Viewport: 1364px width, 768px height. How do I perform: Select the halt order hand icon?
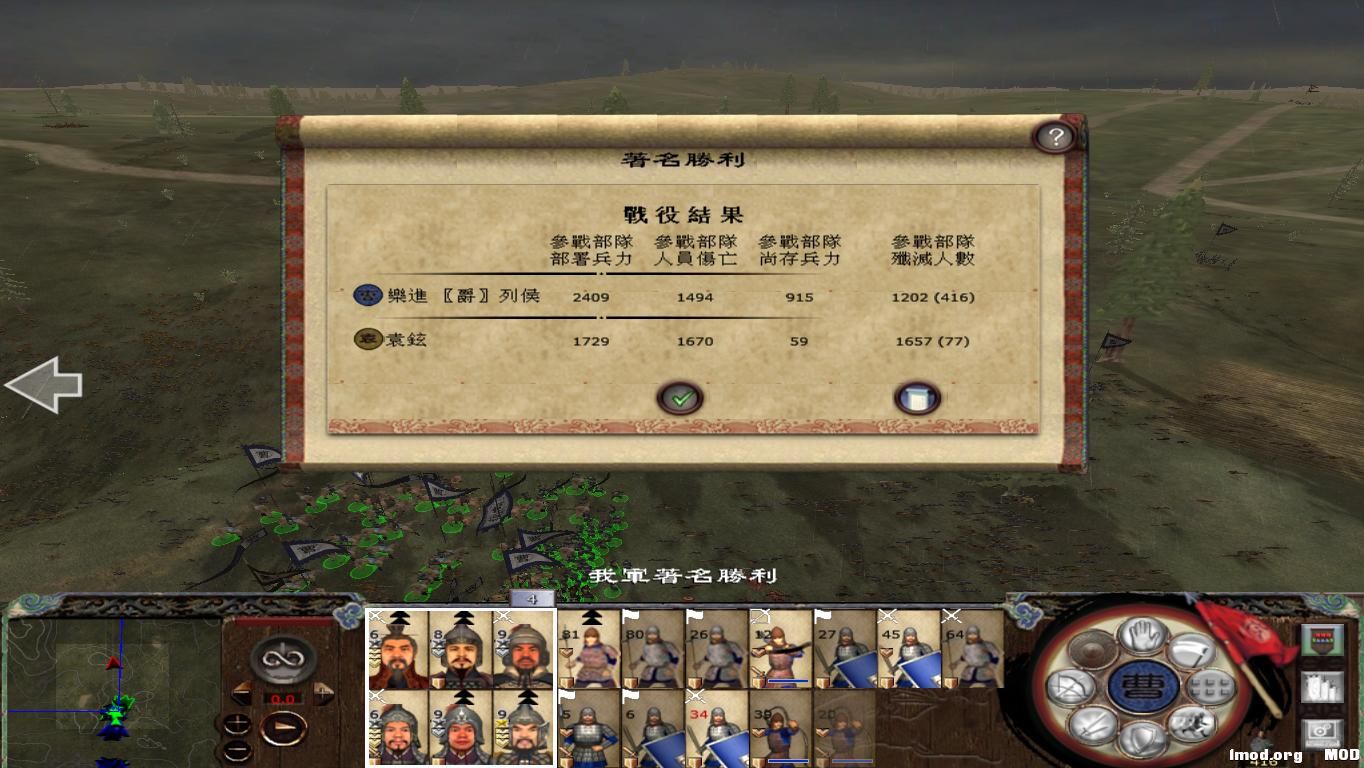(x=1141, y=633)
